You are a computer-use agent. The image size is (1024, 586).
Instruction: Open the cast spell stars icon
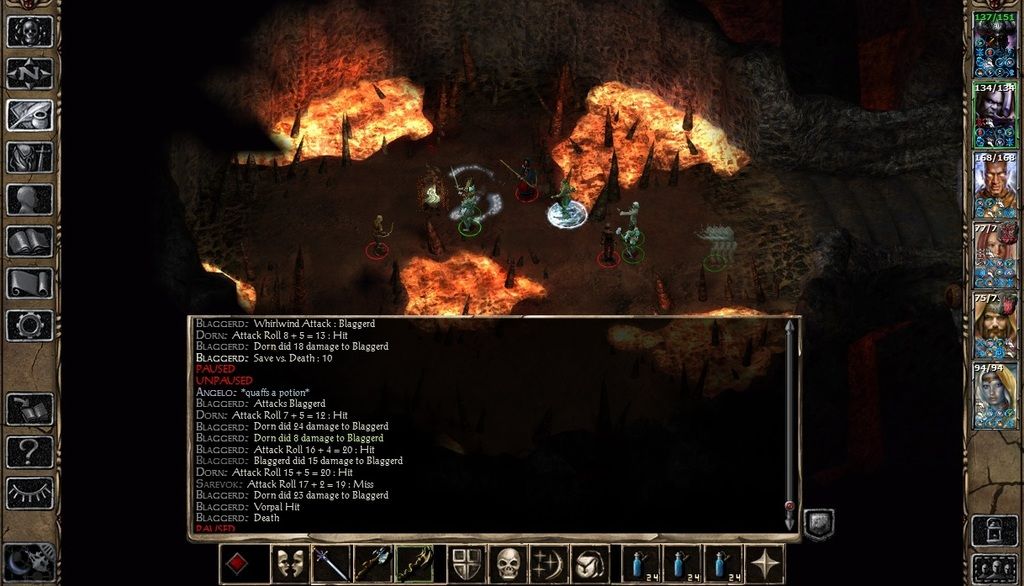549,564
